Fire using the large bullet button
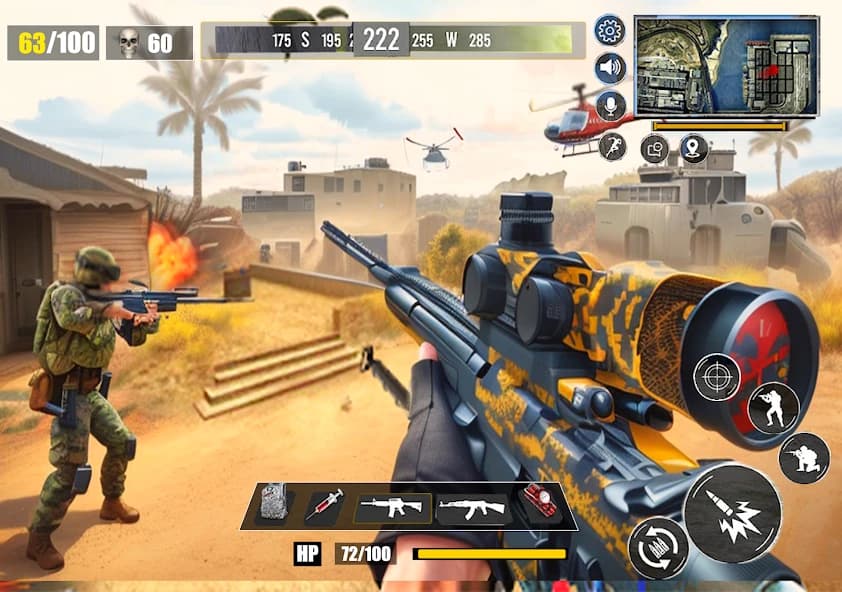 (x=732, y=511)
